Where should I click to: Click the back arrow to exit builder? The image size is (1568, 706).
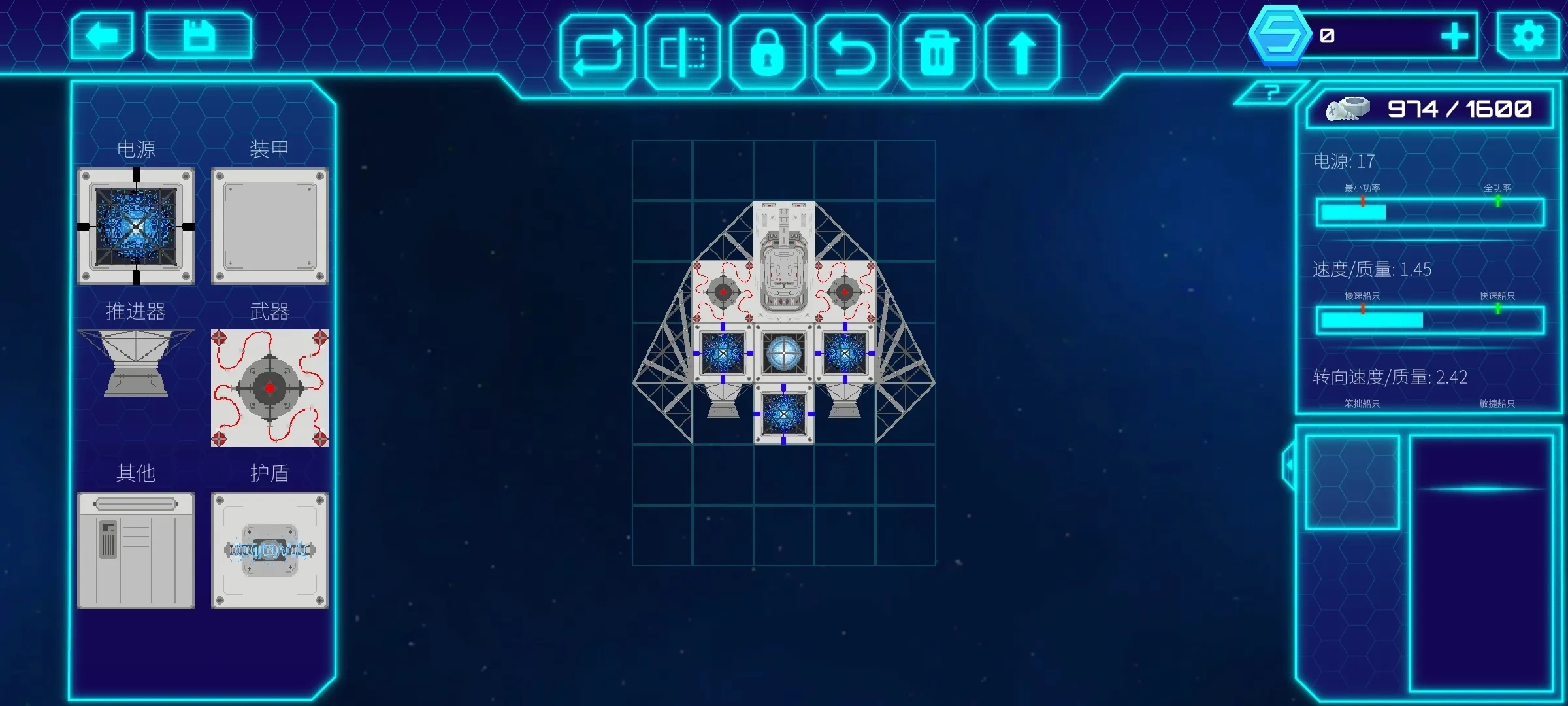tap(102, 37)
